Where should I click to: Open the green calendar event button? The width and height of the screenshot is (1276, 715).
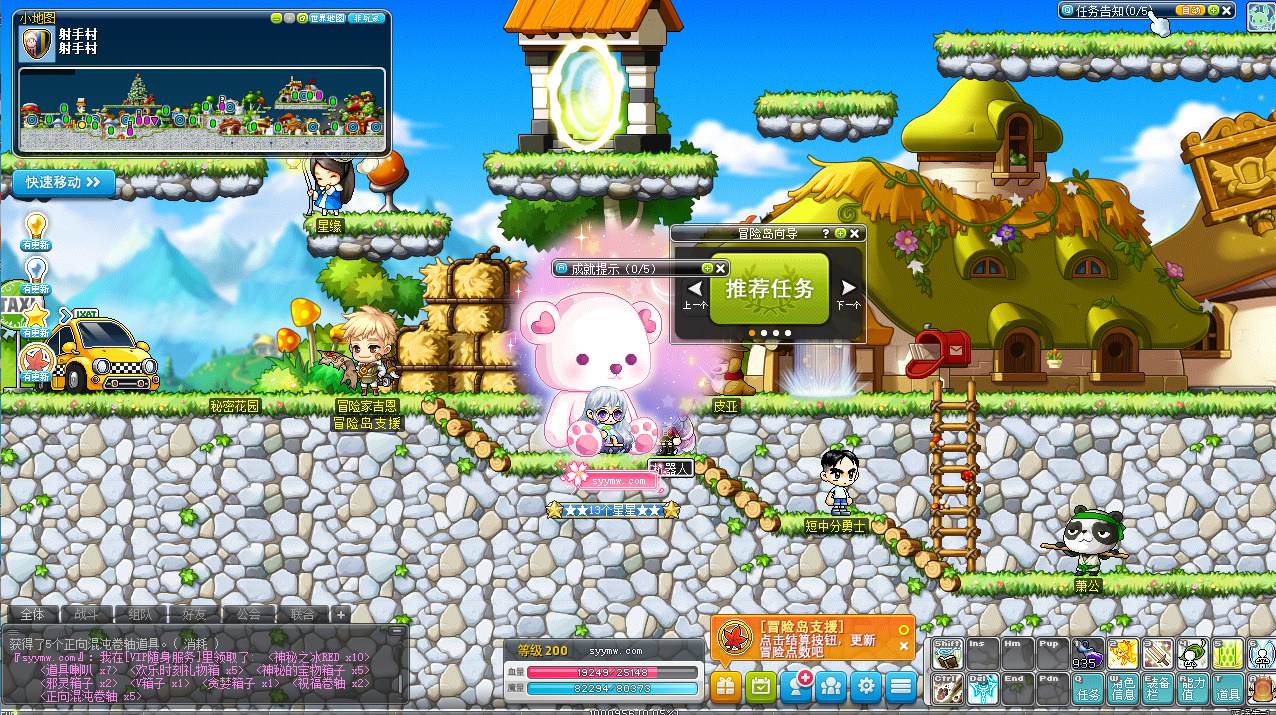click(x=761, y=686)
